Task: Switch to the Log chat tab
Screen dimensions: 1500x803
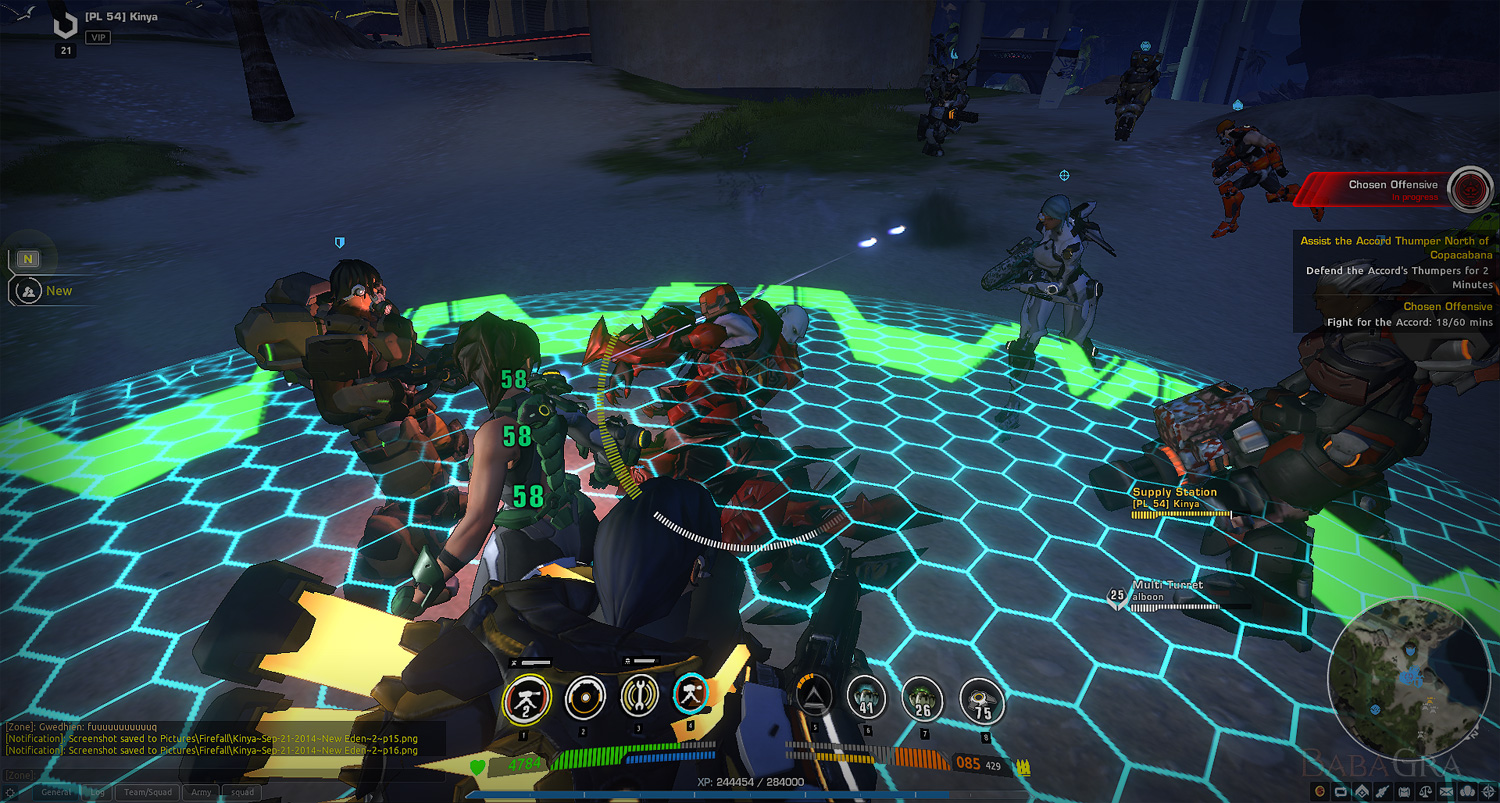Action: (x=98, y=792)
